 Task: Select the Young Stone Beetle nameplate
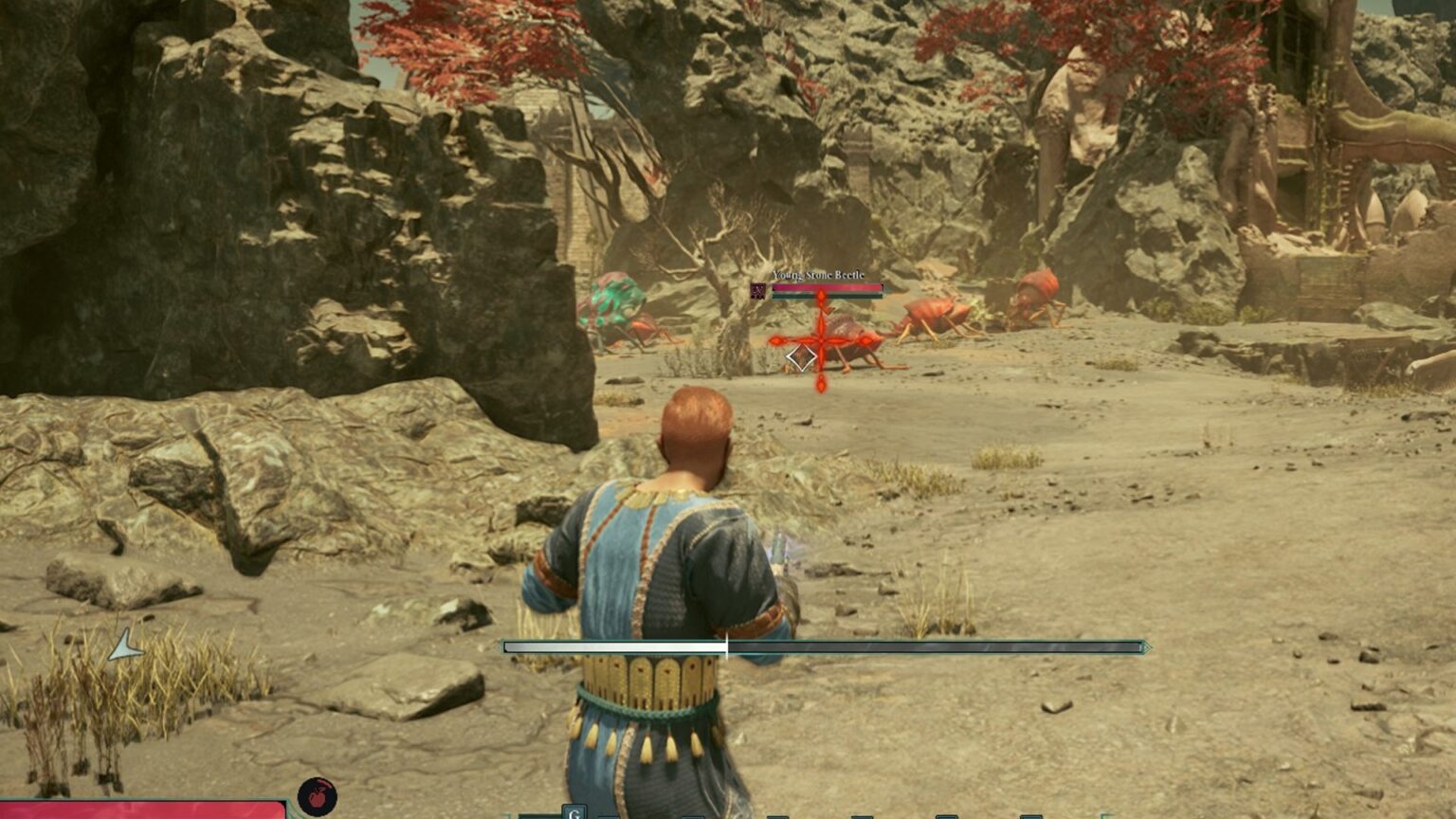[818, 274]
